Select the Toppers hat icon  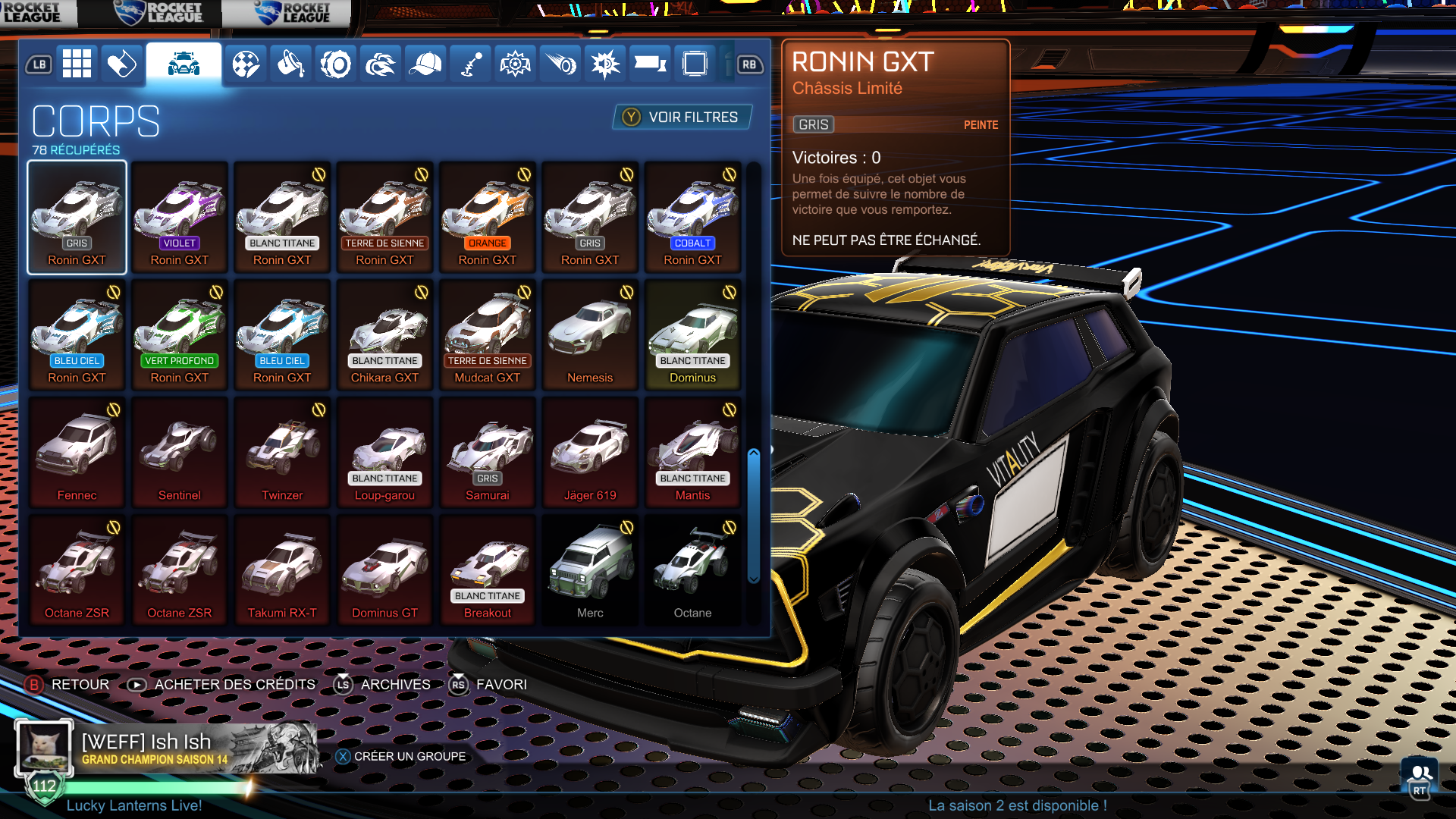425,64
